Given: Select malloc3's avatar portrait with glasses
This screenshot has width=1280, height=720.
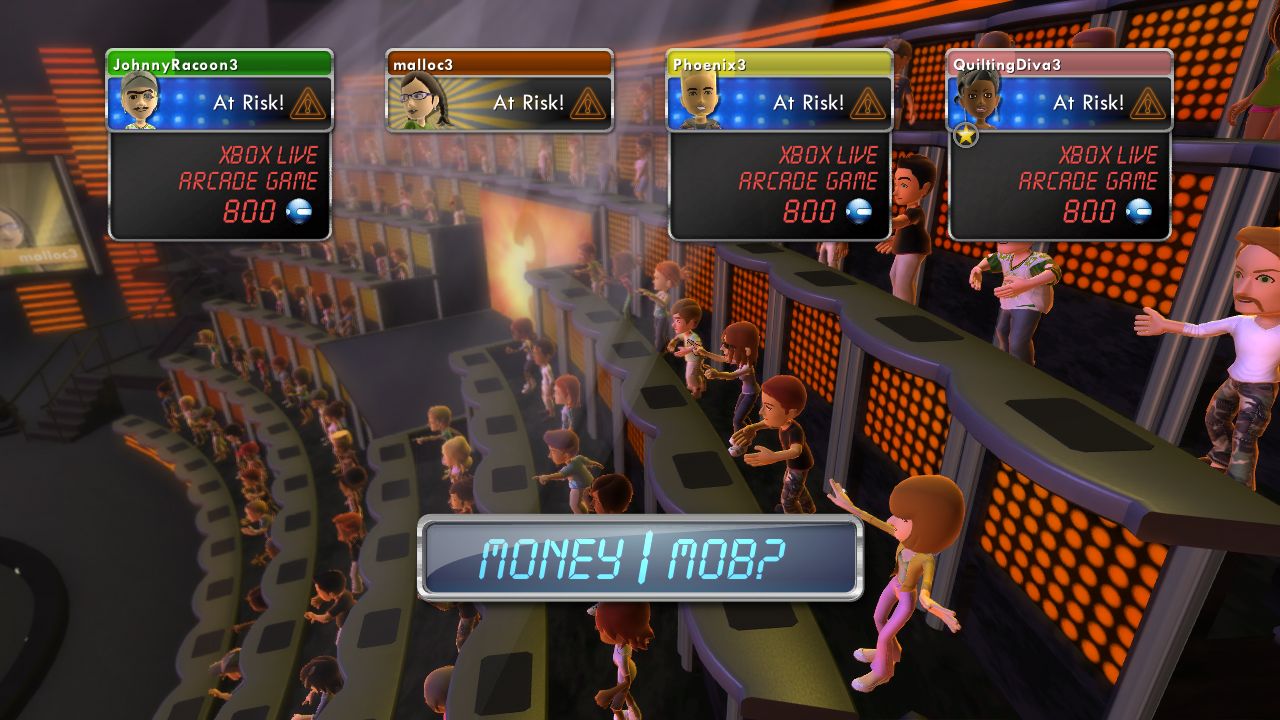Looking at the screenshot, I should [421, 102].
